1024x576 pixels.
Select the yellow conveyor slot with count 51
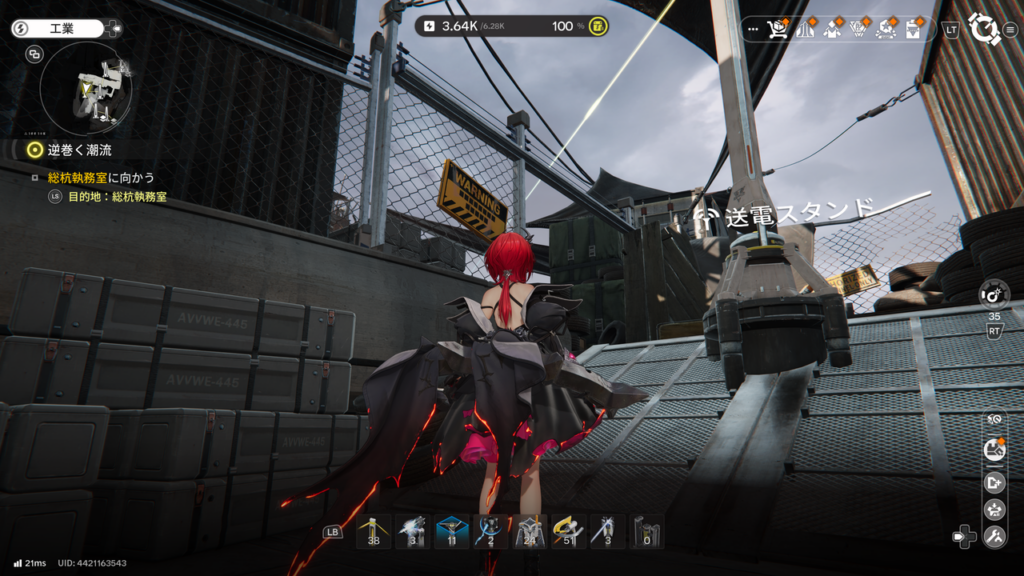pos(569,532)
